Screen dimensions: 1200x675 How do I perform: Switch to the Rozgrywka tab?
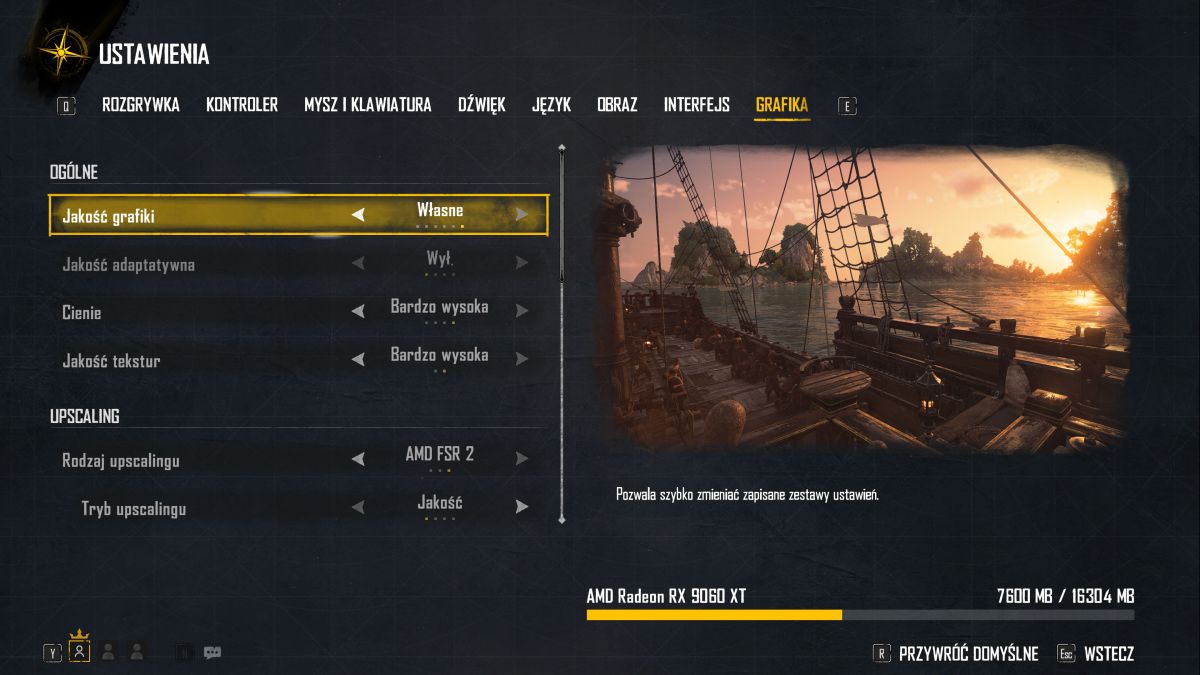click(x=141, y=105)
